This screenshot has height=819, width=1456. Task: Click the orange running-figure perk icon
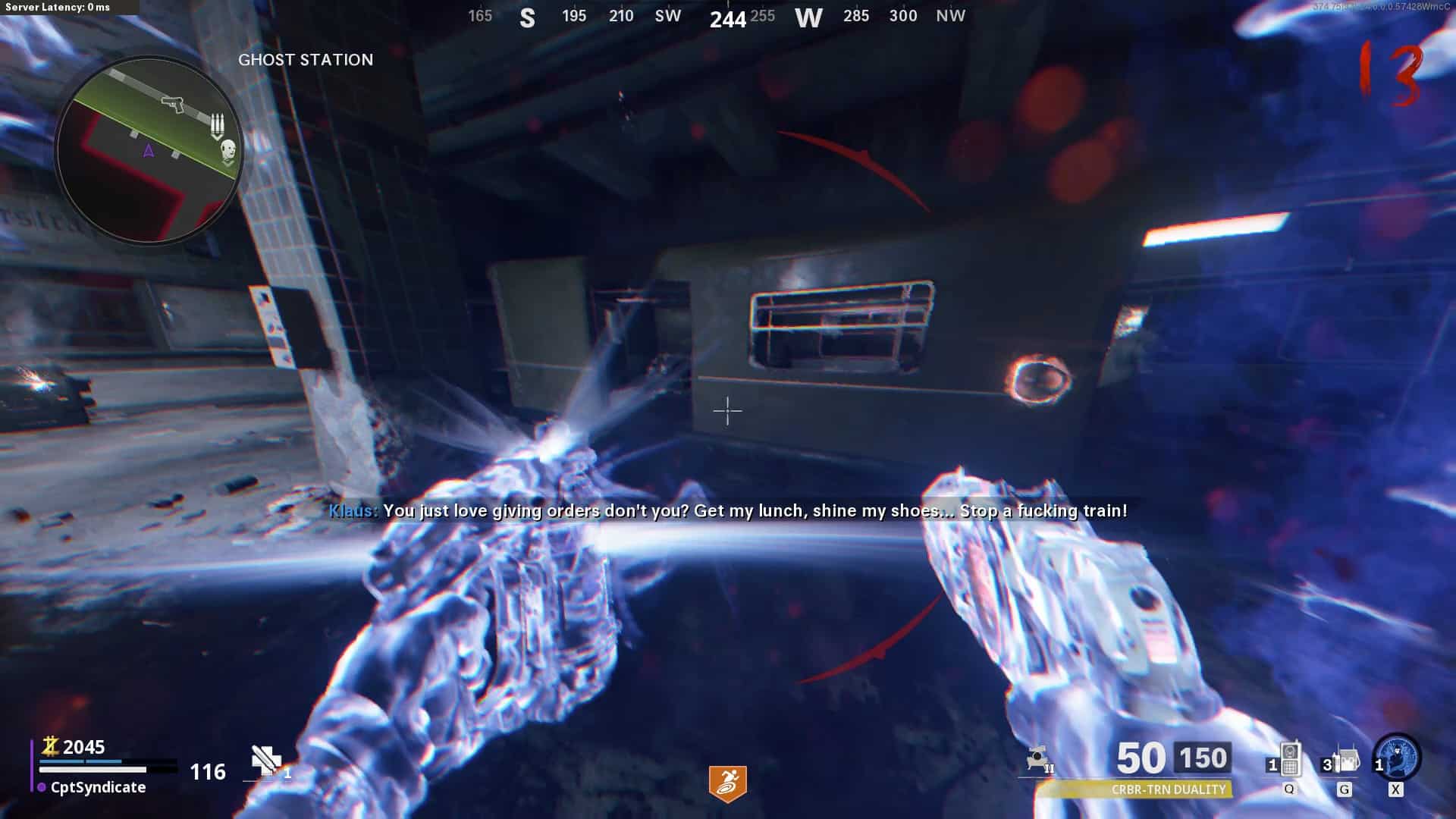click(727, 783)
